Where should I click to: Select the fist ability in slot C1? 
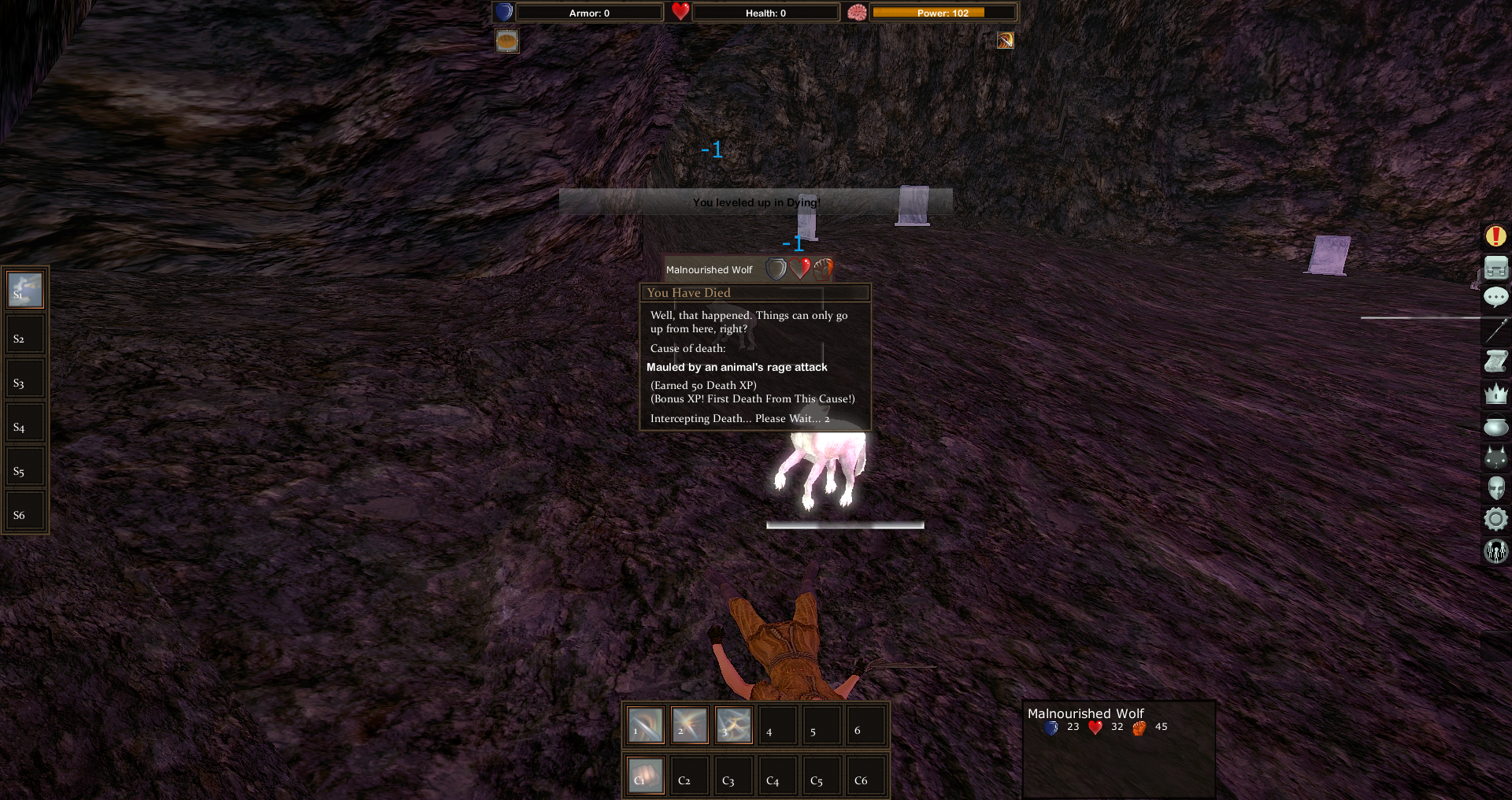point(645,775)
